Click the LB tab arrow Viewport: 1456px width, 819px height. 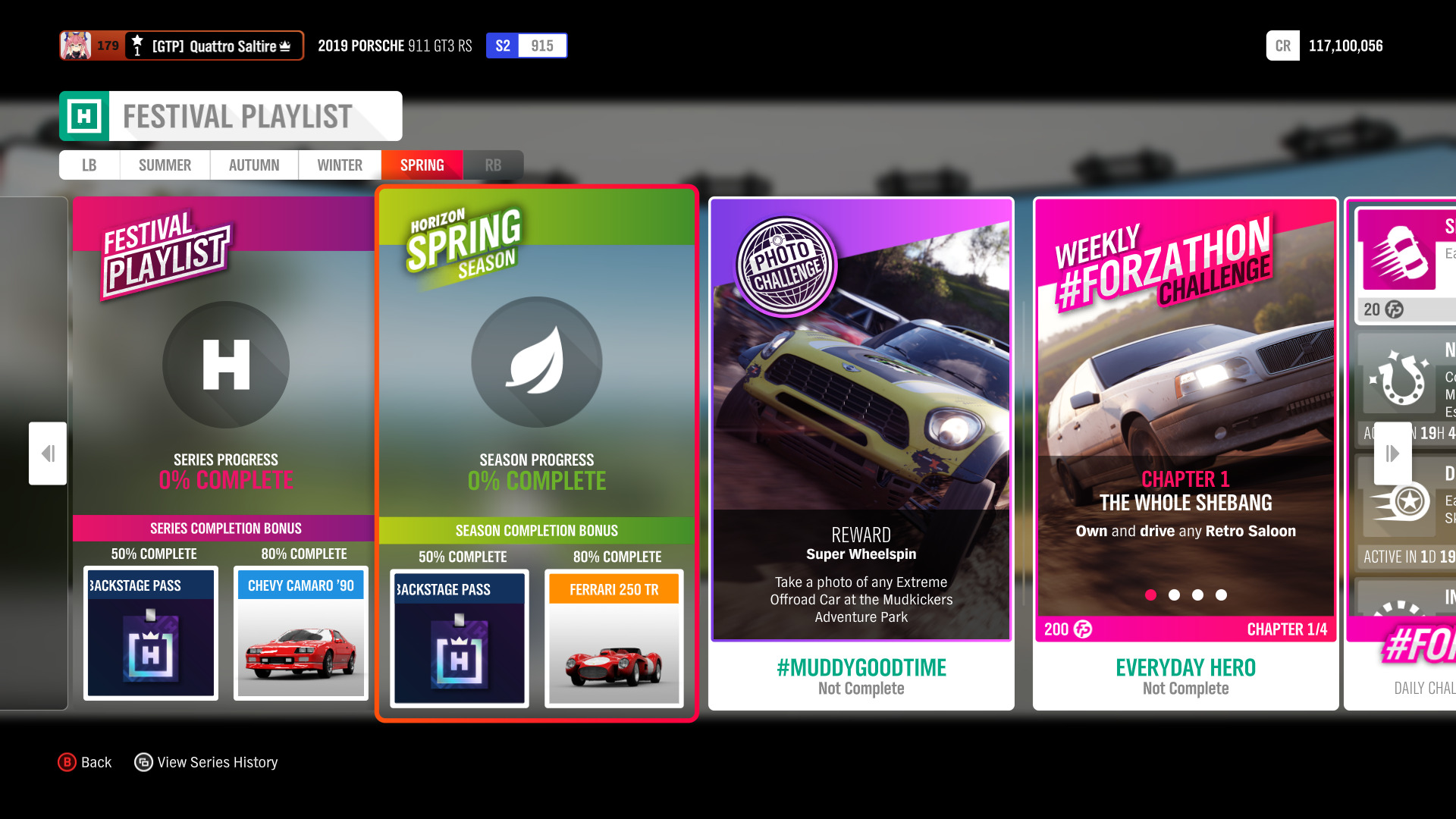pyautogui.click(x=89, y=165)
